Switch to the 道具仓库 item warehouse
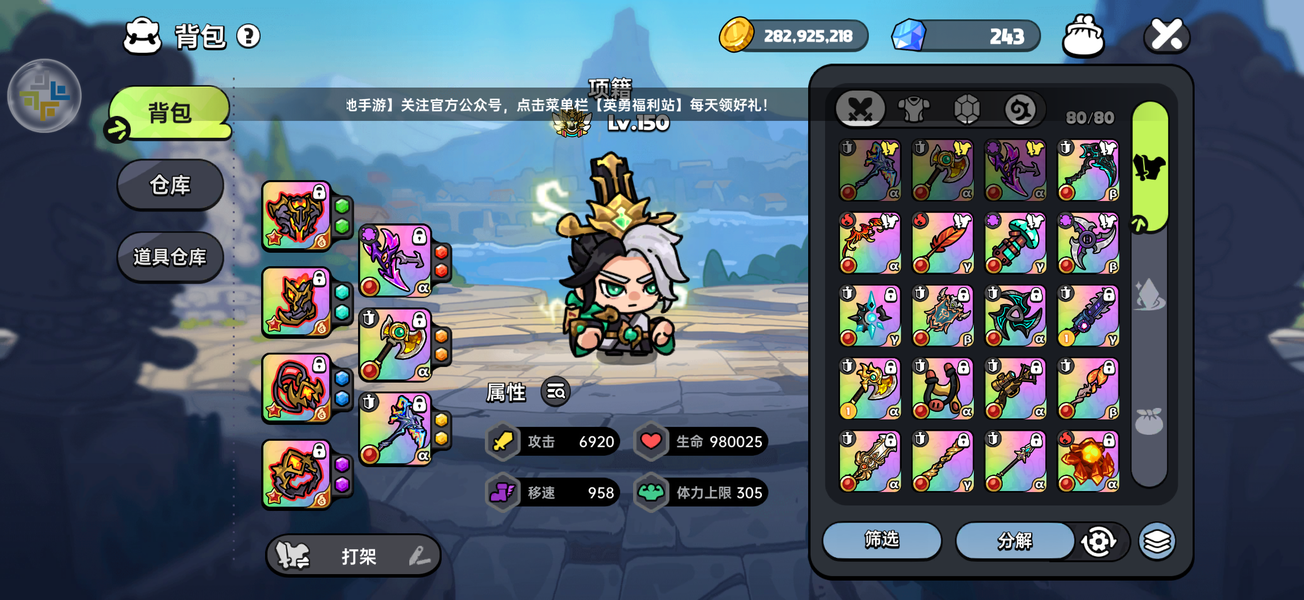 pos(170,257)
